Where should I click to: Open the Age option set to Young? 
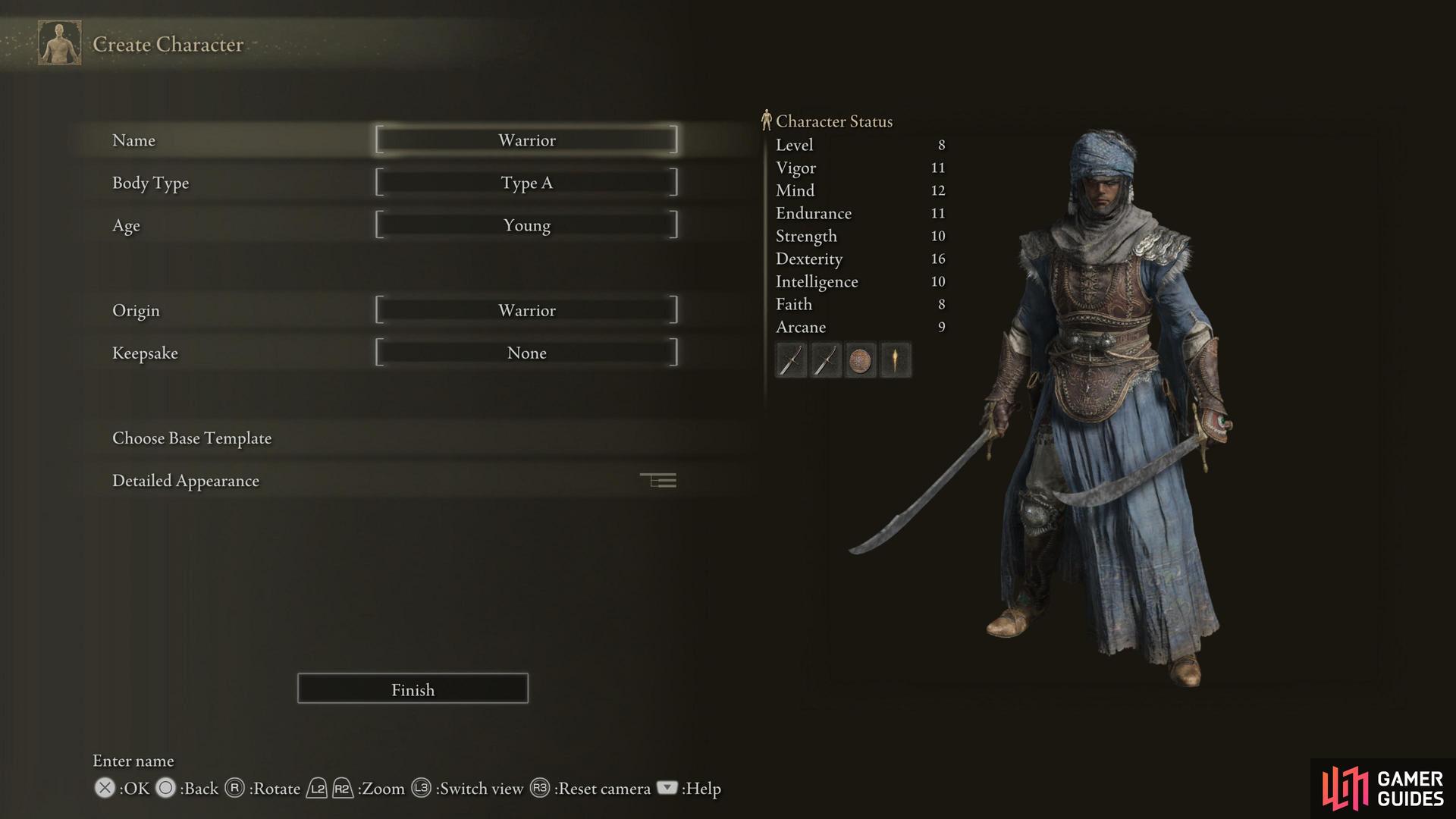[x=526, y=225]
